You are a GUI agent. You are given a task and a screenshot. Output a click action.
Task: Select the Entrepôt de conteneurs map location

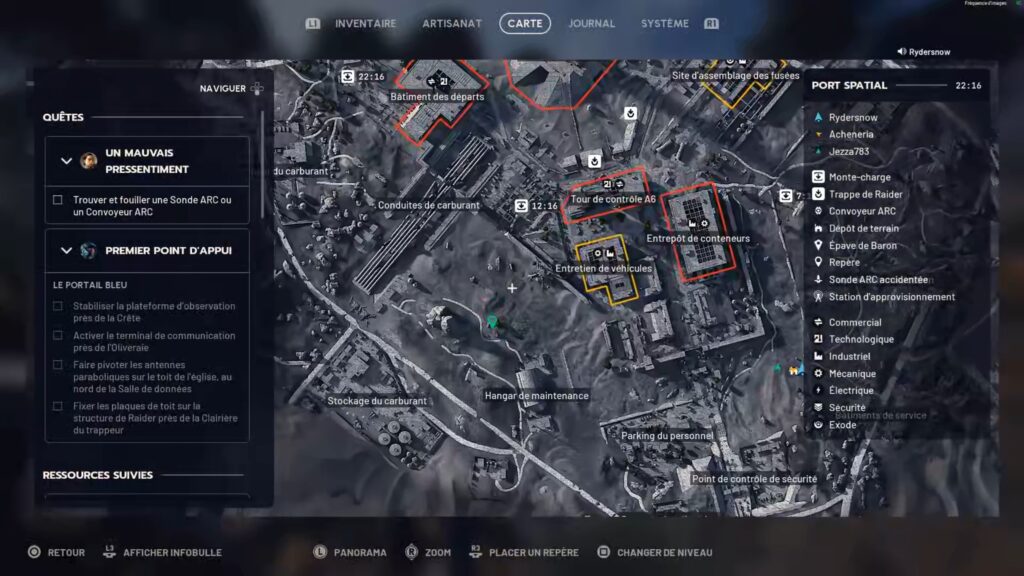(x=698, y=239)
